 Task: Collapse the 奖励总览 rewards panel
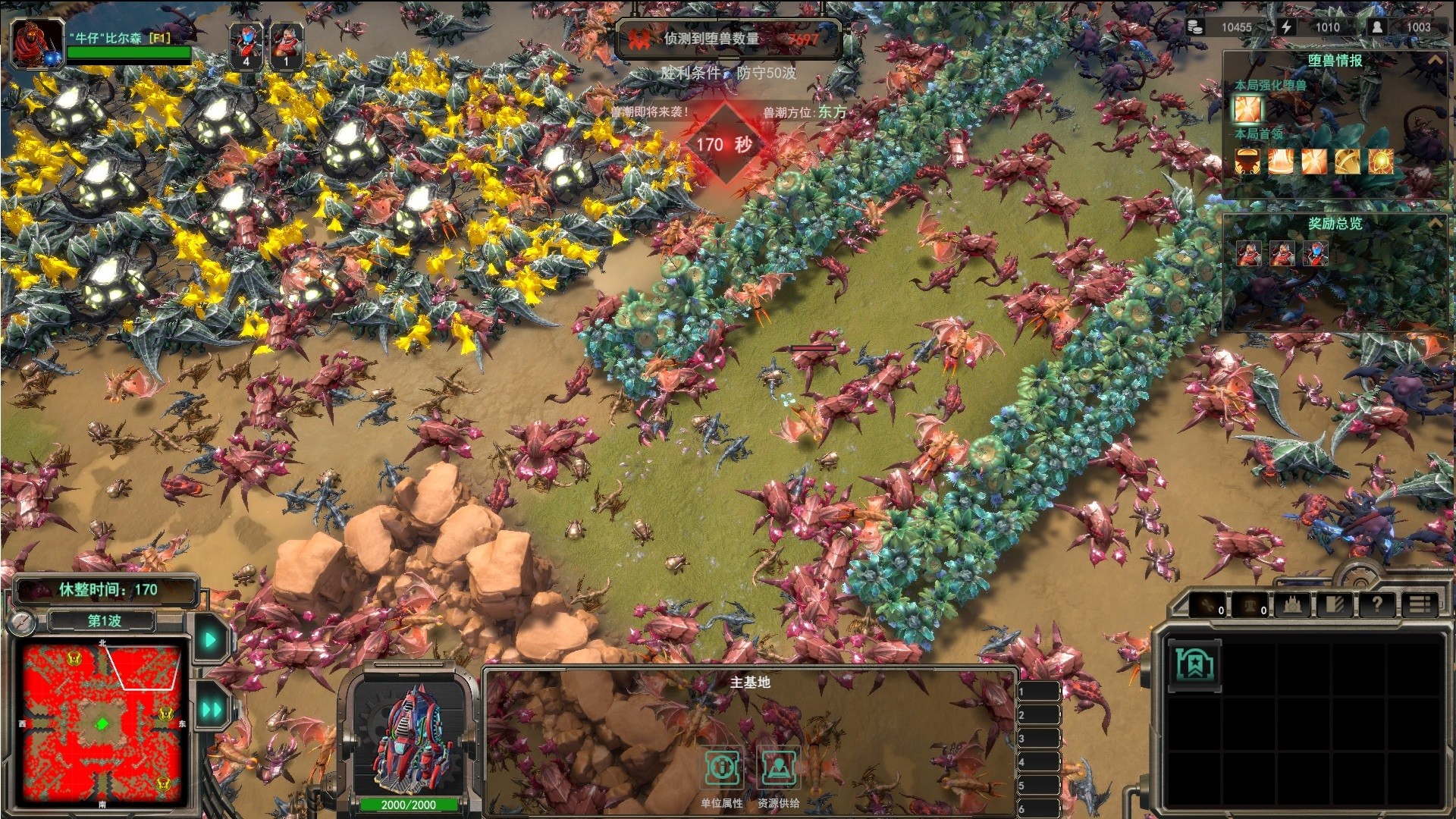[x=1435, y=223]
